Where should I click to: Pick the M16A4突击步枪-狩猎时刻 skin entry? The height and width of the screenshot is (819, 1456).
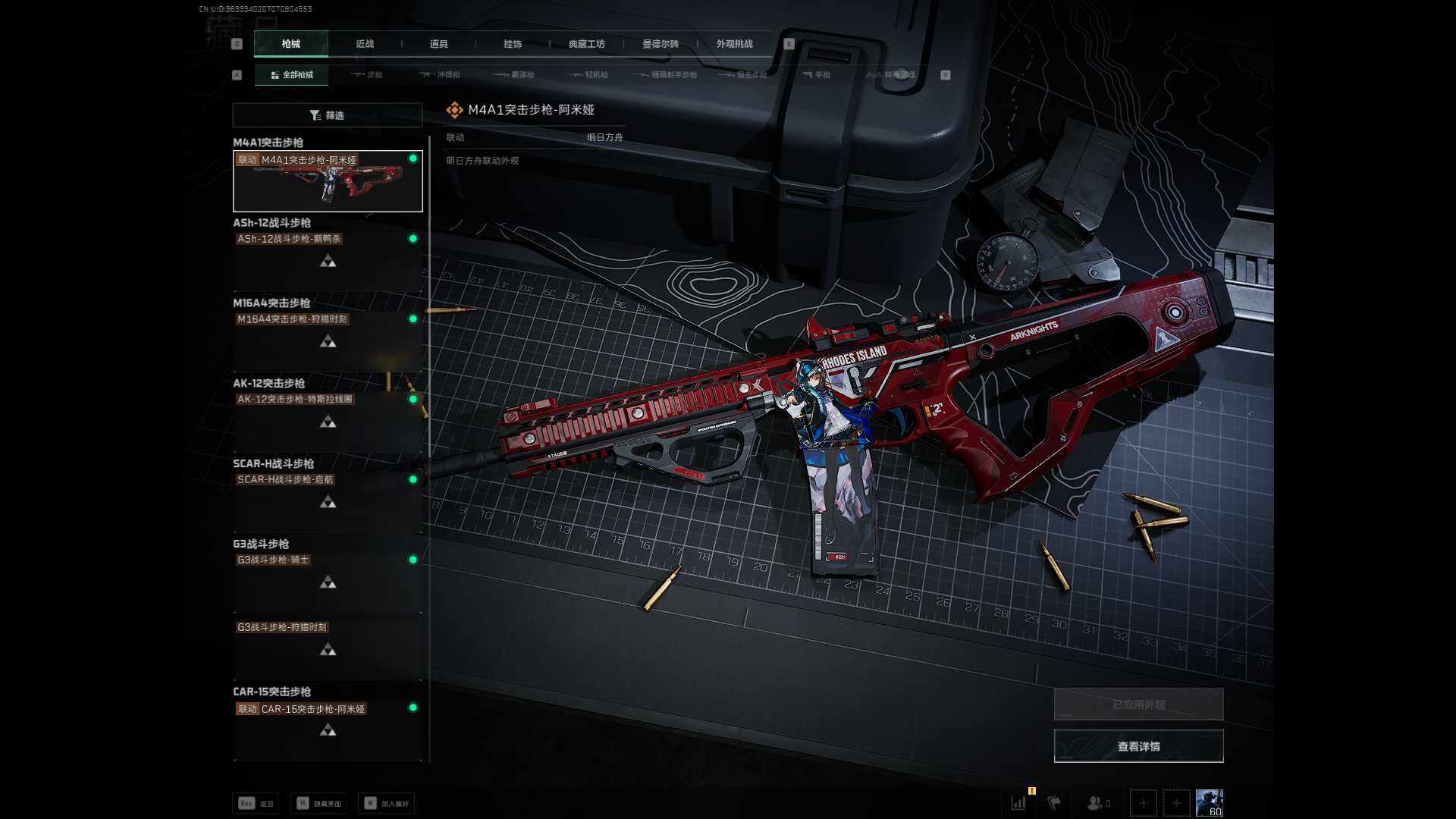coord(328,334)
